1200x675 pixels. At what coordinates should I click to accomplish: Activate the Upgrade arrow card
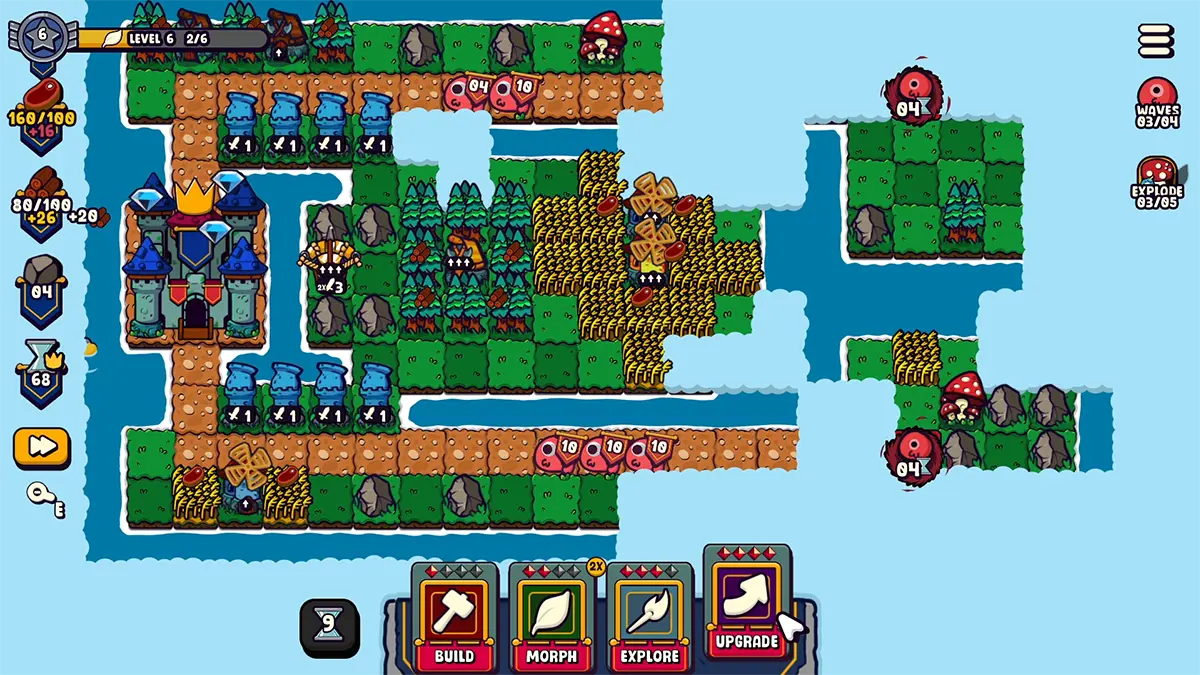746,602
